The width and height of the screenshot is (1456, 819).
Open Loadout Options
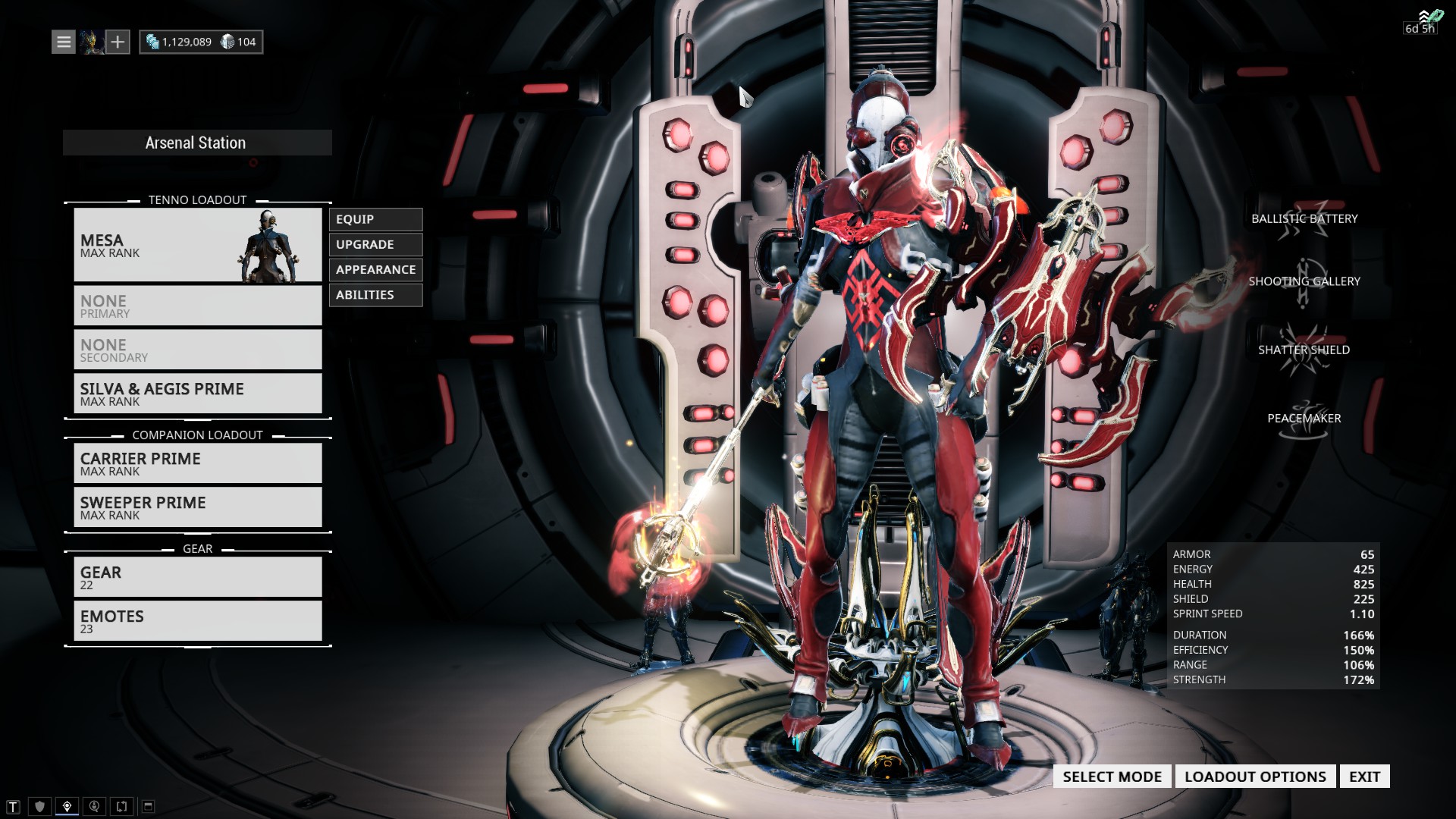1255,777
